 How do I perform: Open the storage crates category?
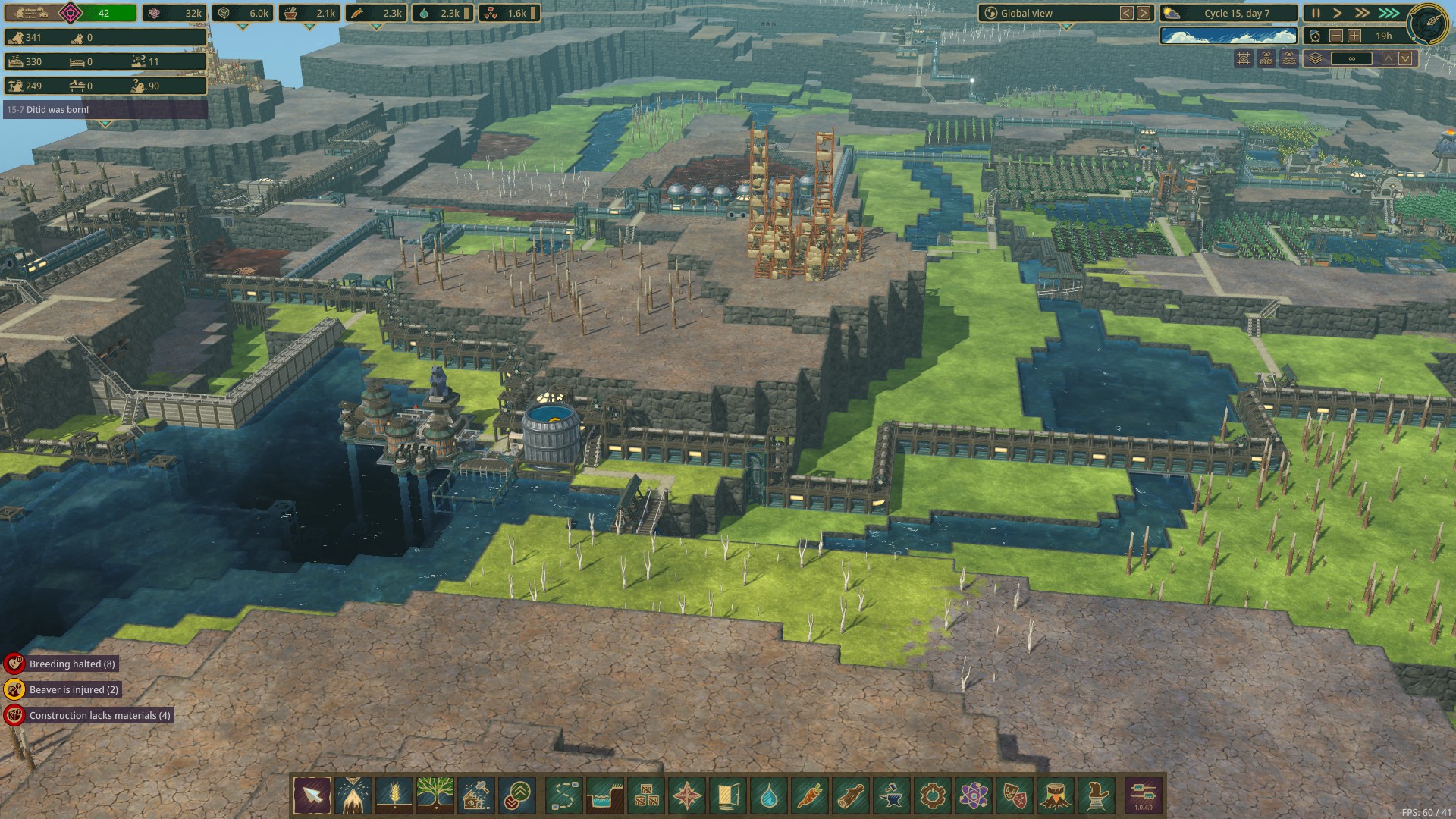click(x=646, y=795)
